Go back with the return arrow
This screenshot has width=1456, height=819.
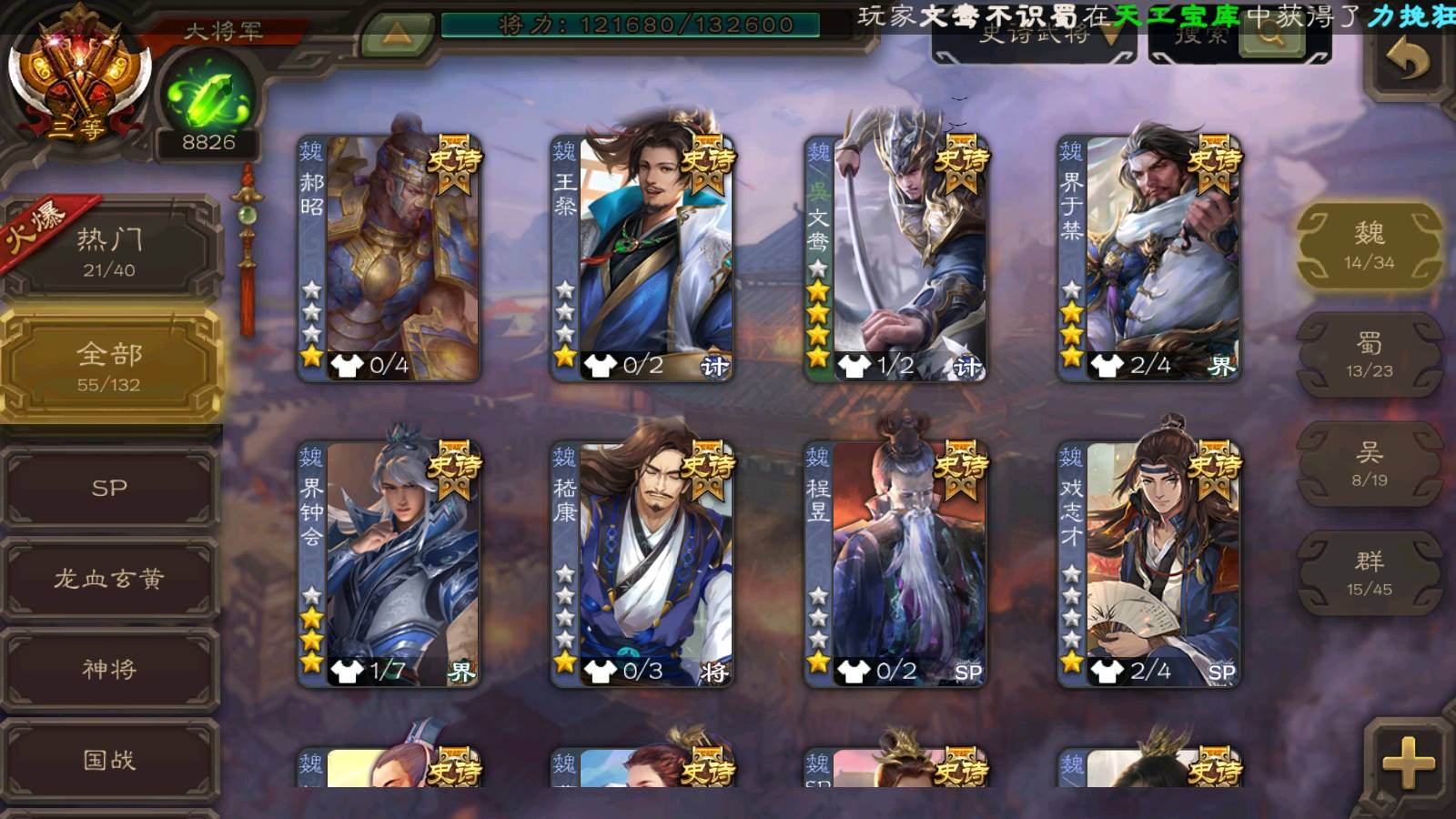(x=1407, y=62)
